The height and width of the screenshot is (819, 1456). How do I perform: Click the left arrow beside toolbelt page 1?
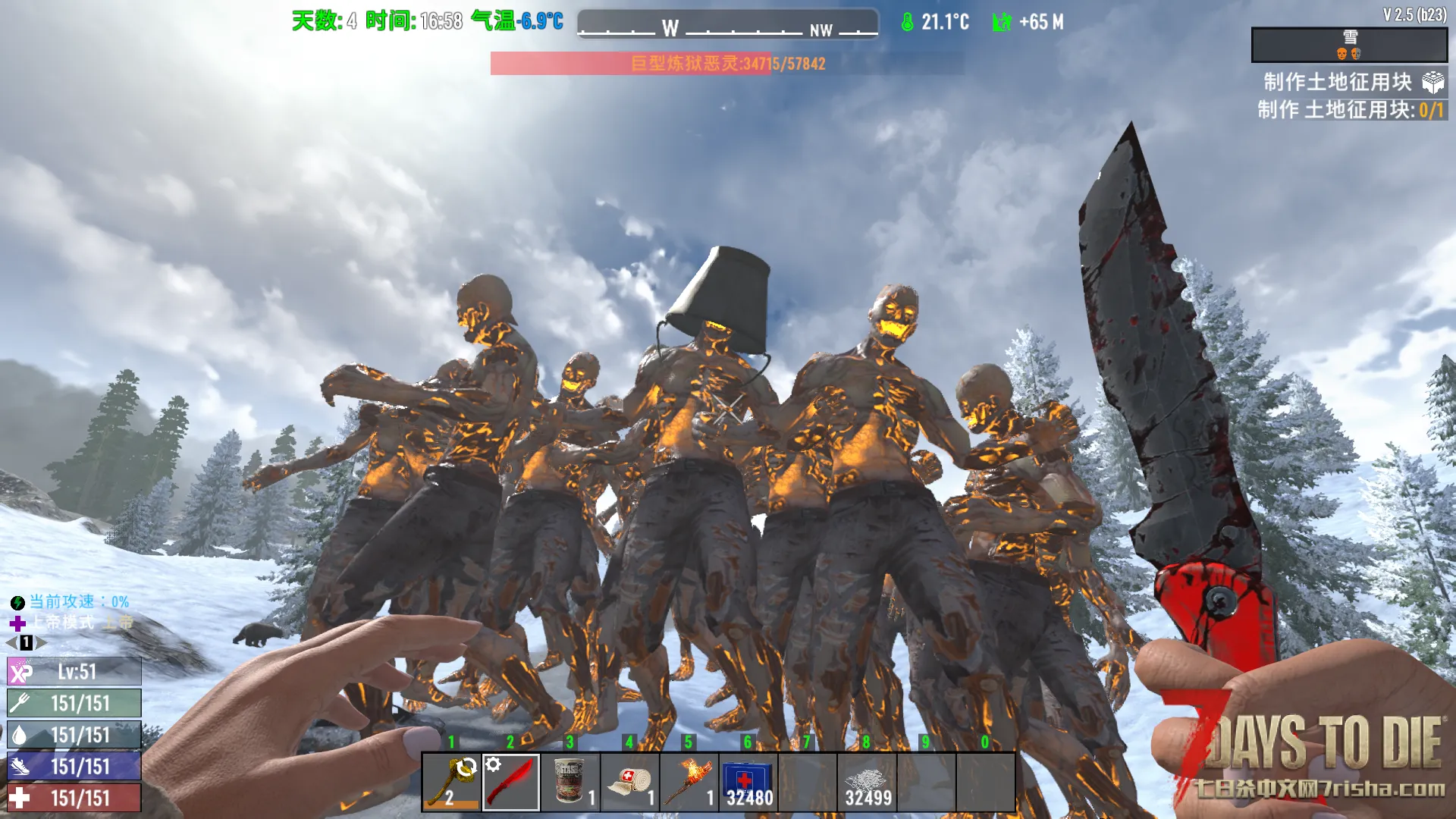[x=11, y=643]
